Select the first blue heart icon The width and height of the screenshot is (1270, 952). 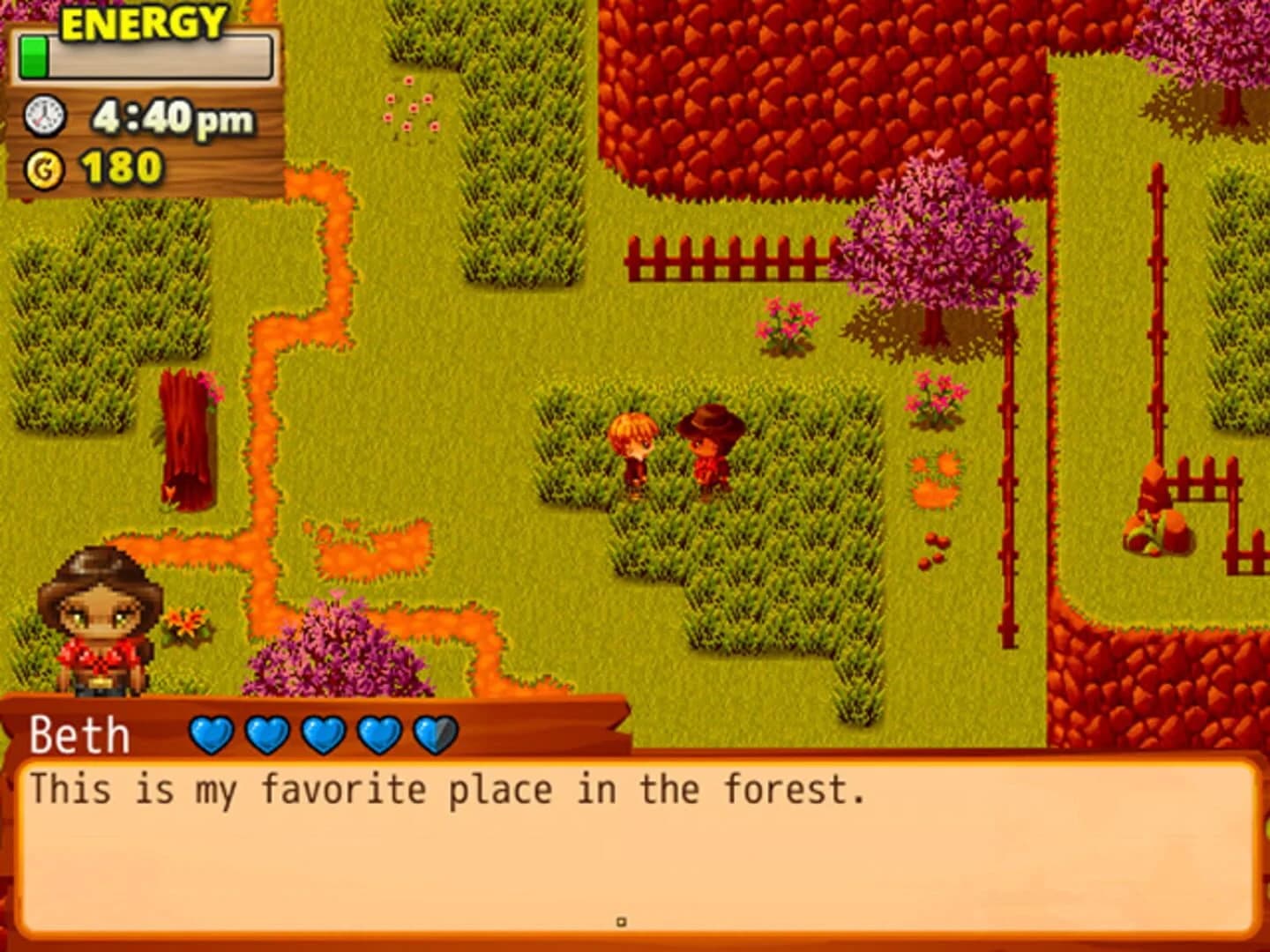(212, 733)
